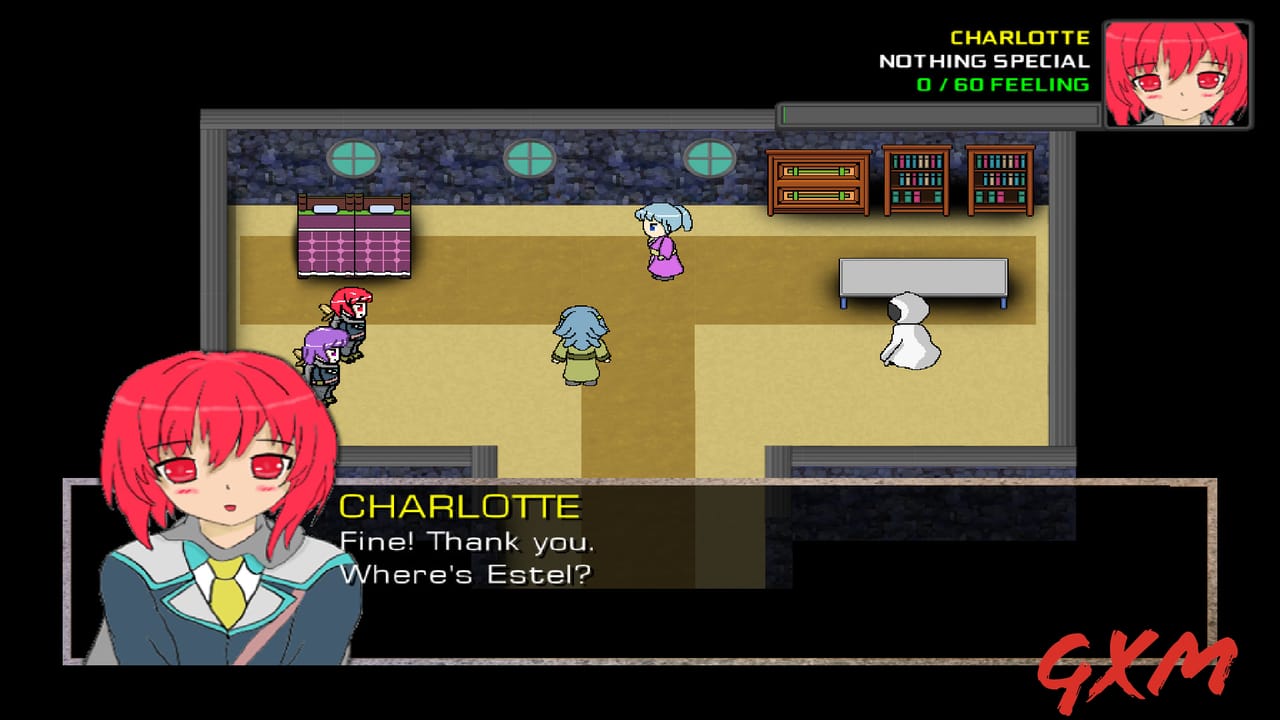Click the middle circular window
The height and width of the screenshot is (720, 1280).
pos(531,156)
